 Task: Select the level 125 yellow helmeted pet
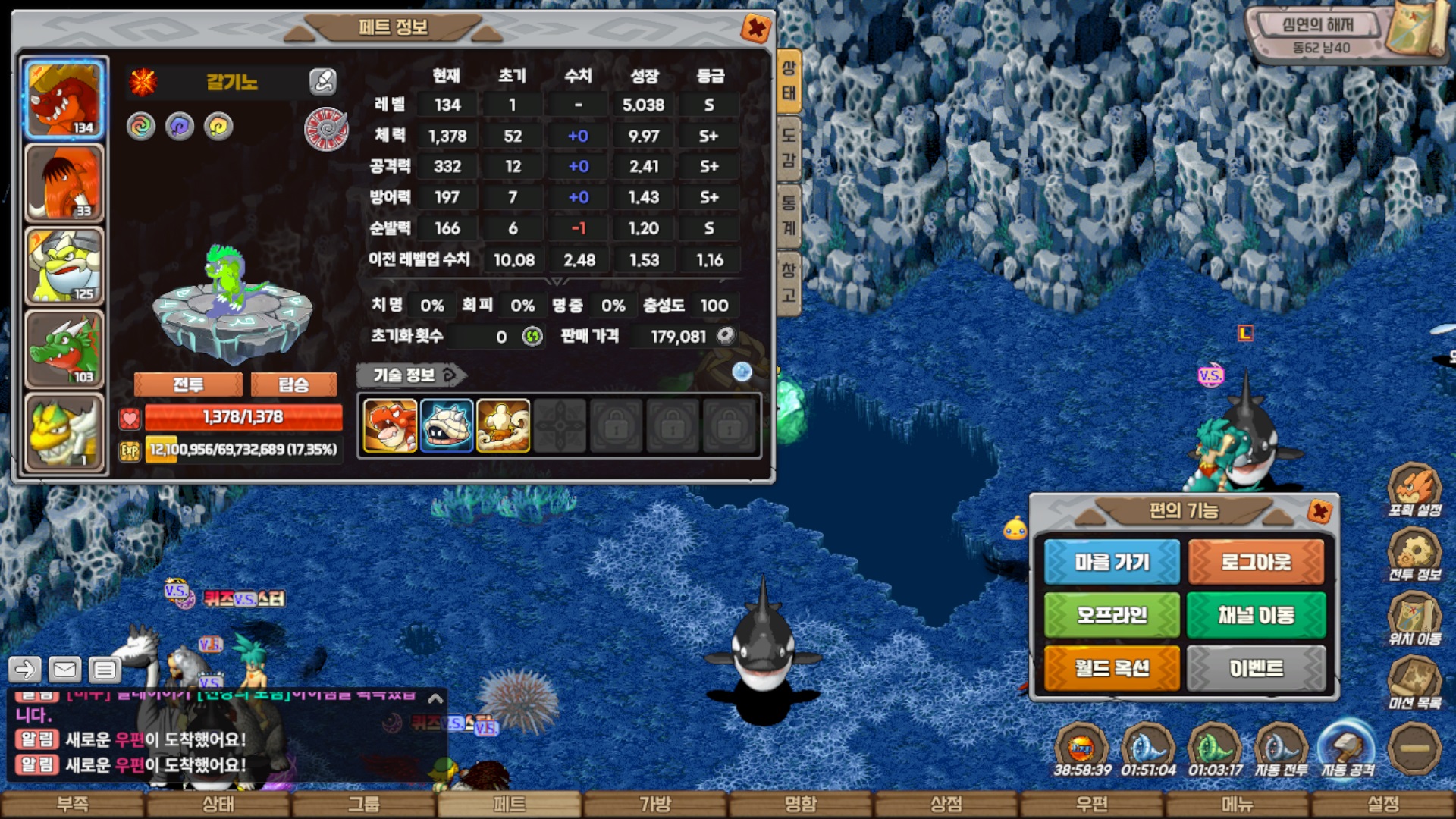tap(64, 266)
